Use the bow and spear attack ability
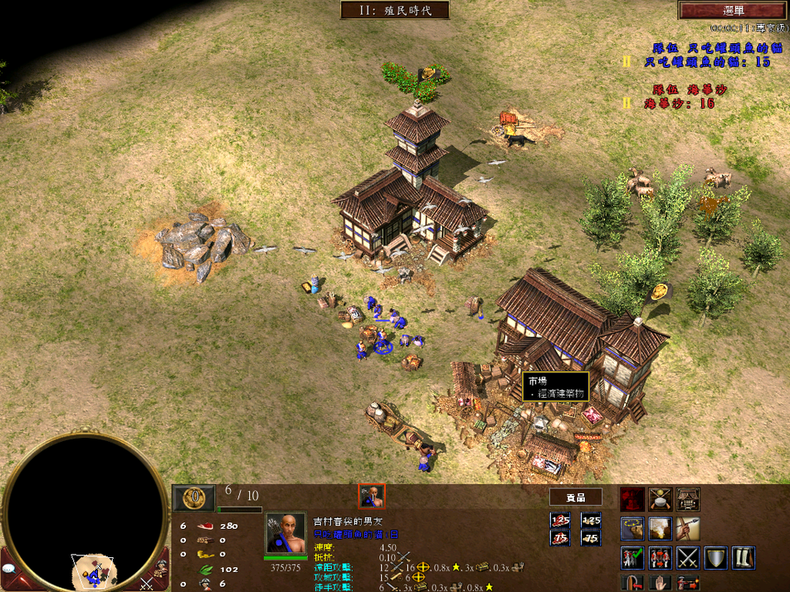Screen dimensions: 790x592 (x=687, y=529)
